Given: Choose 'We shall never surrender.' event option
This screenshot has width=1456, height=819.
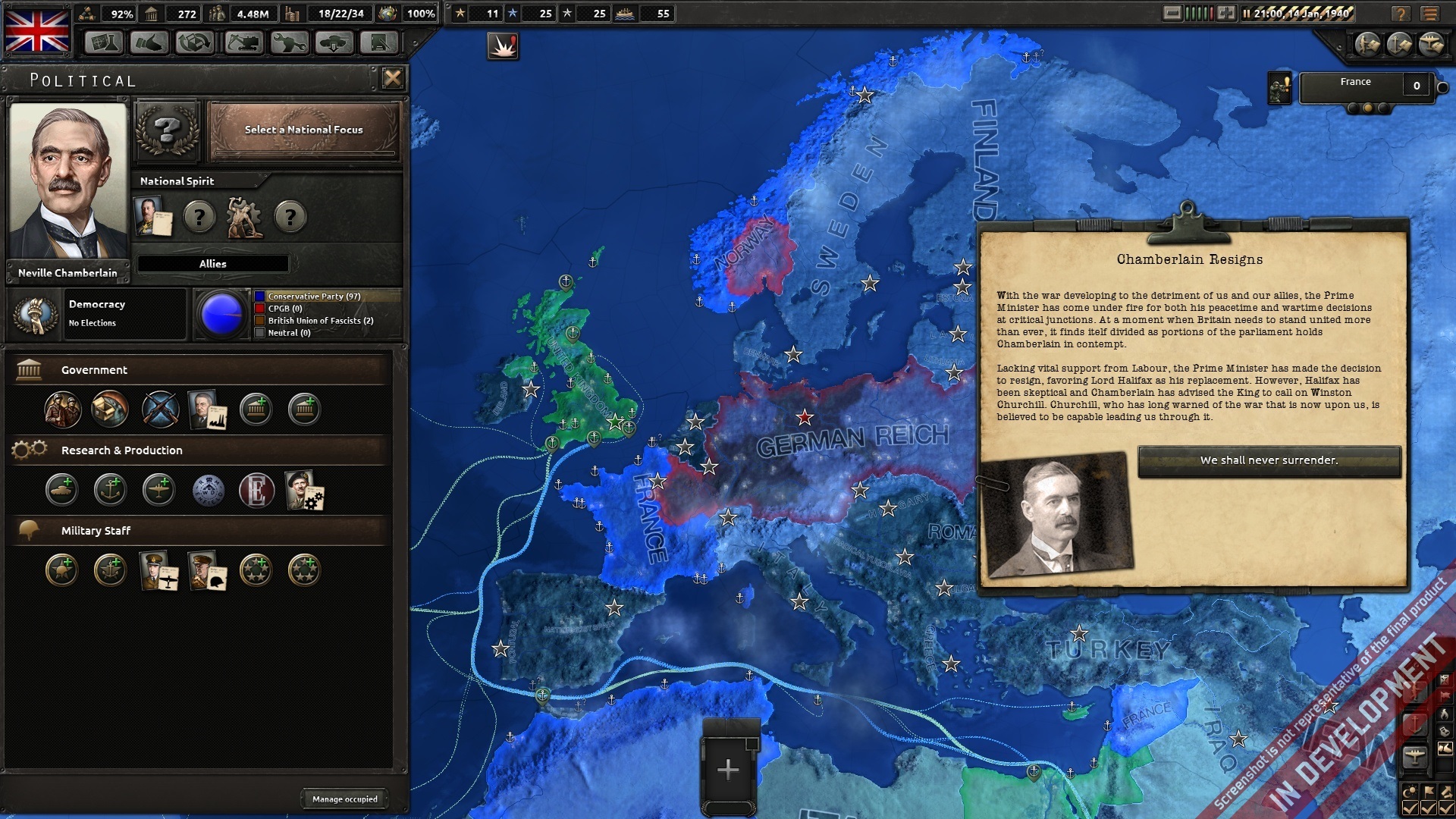Looking at the screenshot, I should click(x=1269, y=460).
